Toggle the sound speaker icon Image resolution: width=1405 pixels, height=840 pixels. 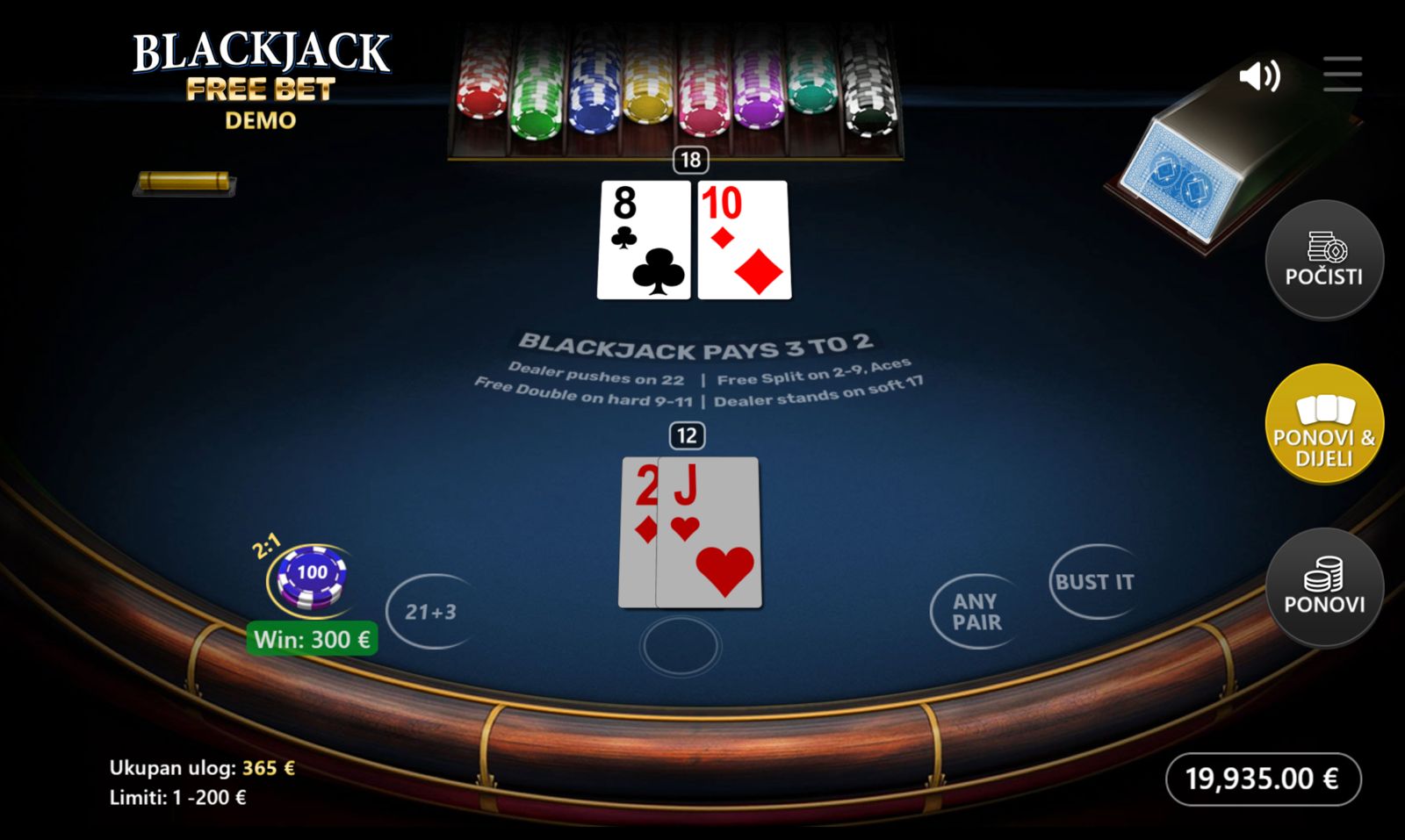(x=1259, y=76)
